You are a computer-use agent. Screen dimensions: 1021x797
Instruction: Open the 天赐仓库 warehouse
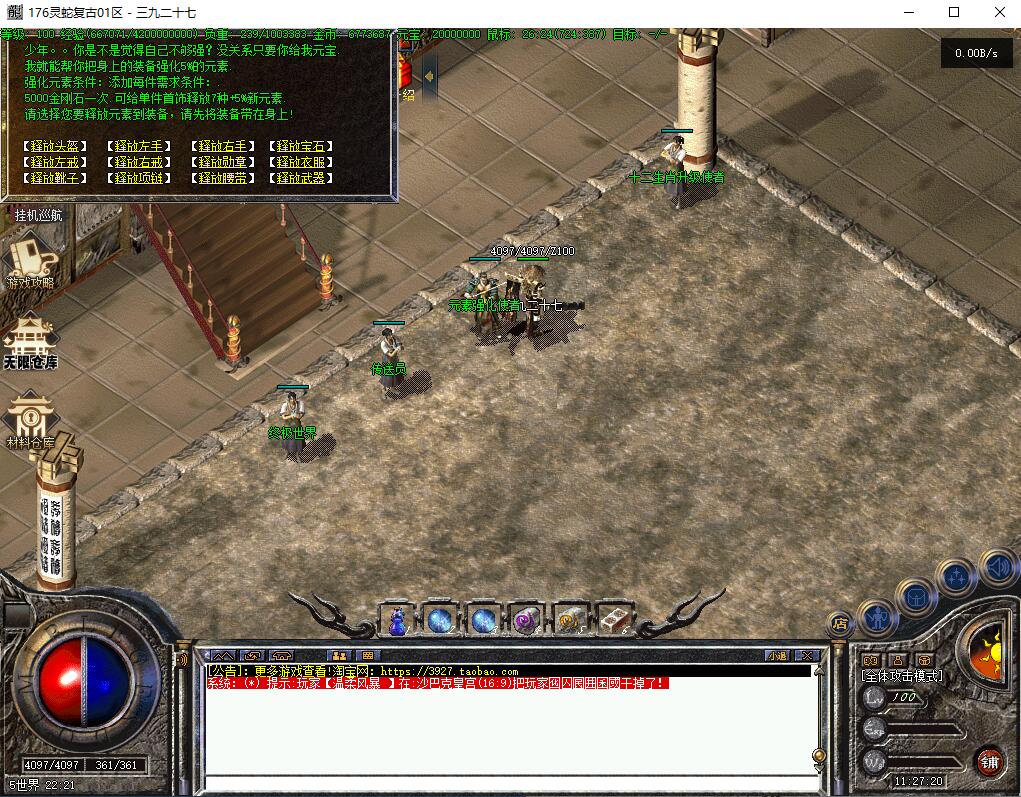[30, 340]
